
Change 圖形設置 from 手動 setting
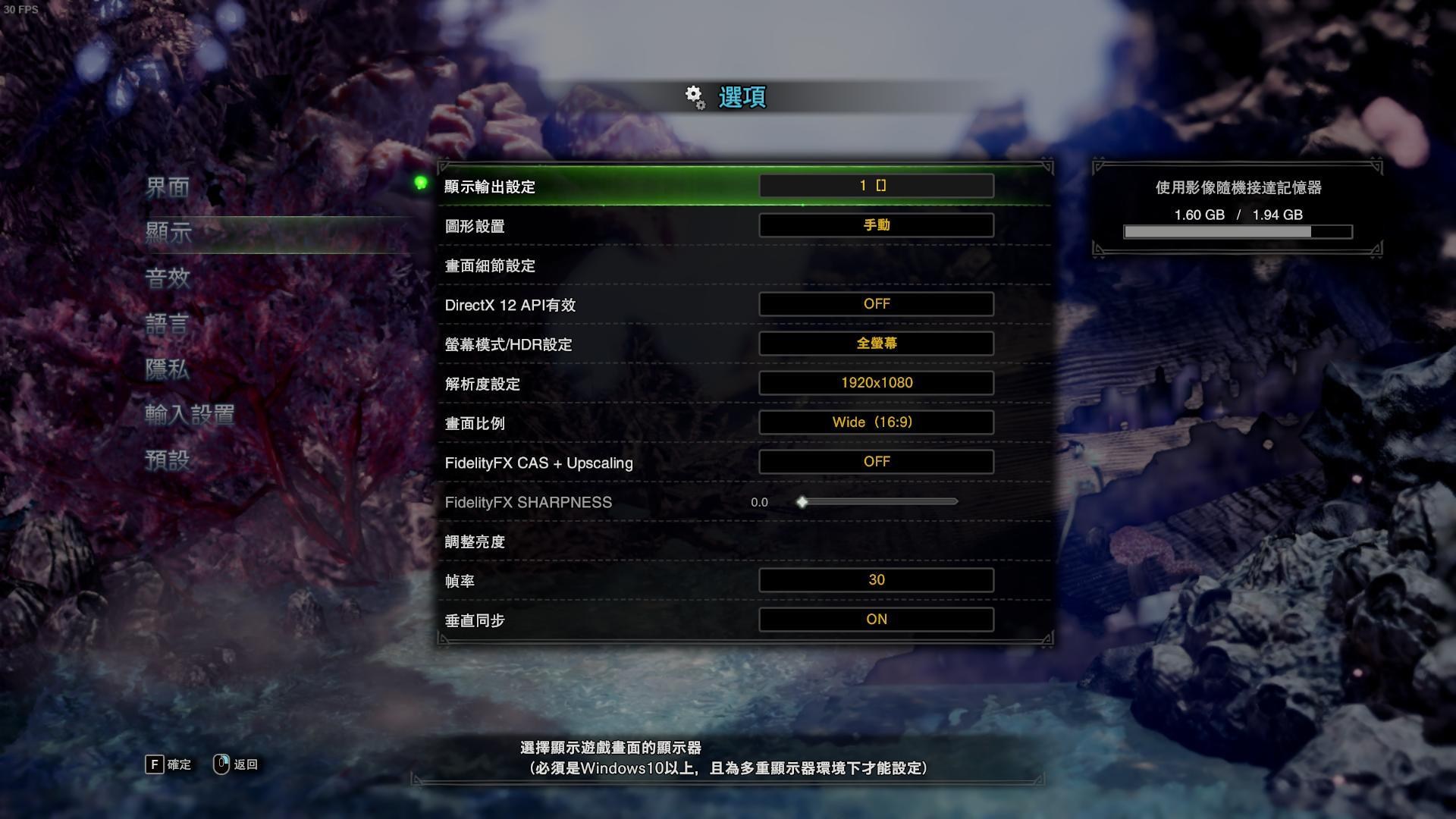[x=877, y=224]
